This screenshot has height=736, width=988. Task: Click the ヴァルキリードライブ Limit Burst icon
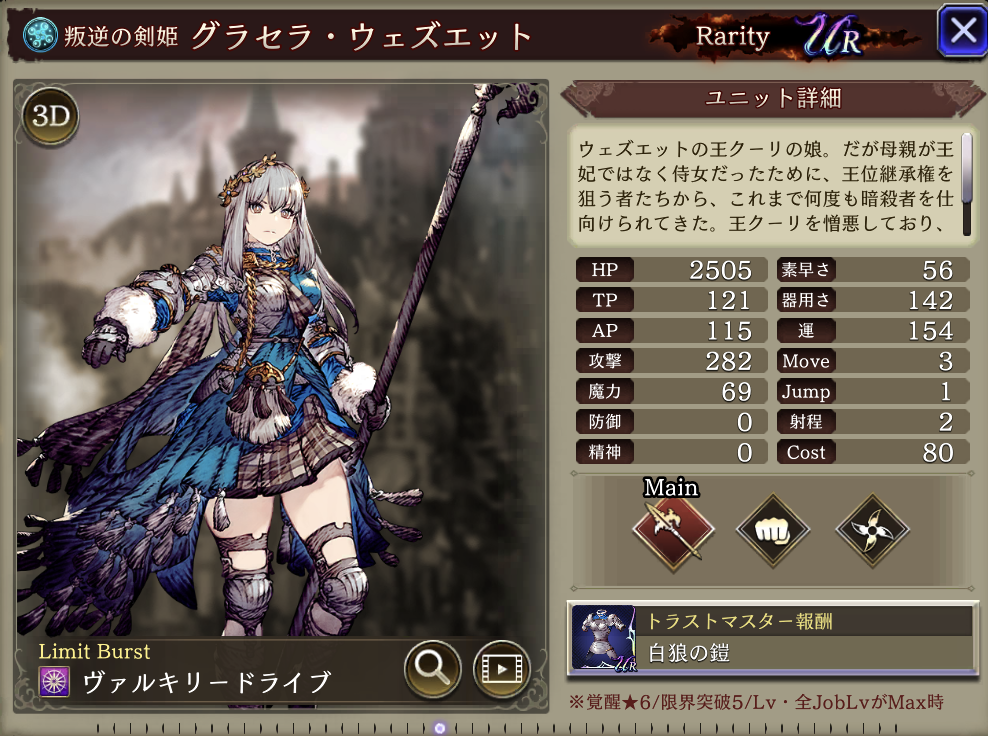tap(54, 682)
